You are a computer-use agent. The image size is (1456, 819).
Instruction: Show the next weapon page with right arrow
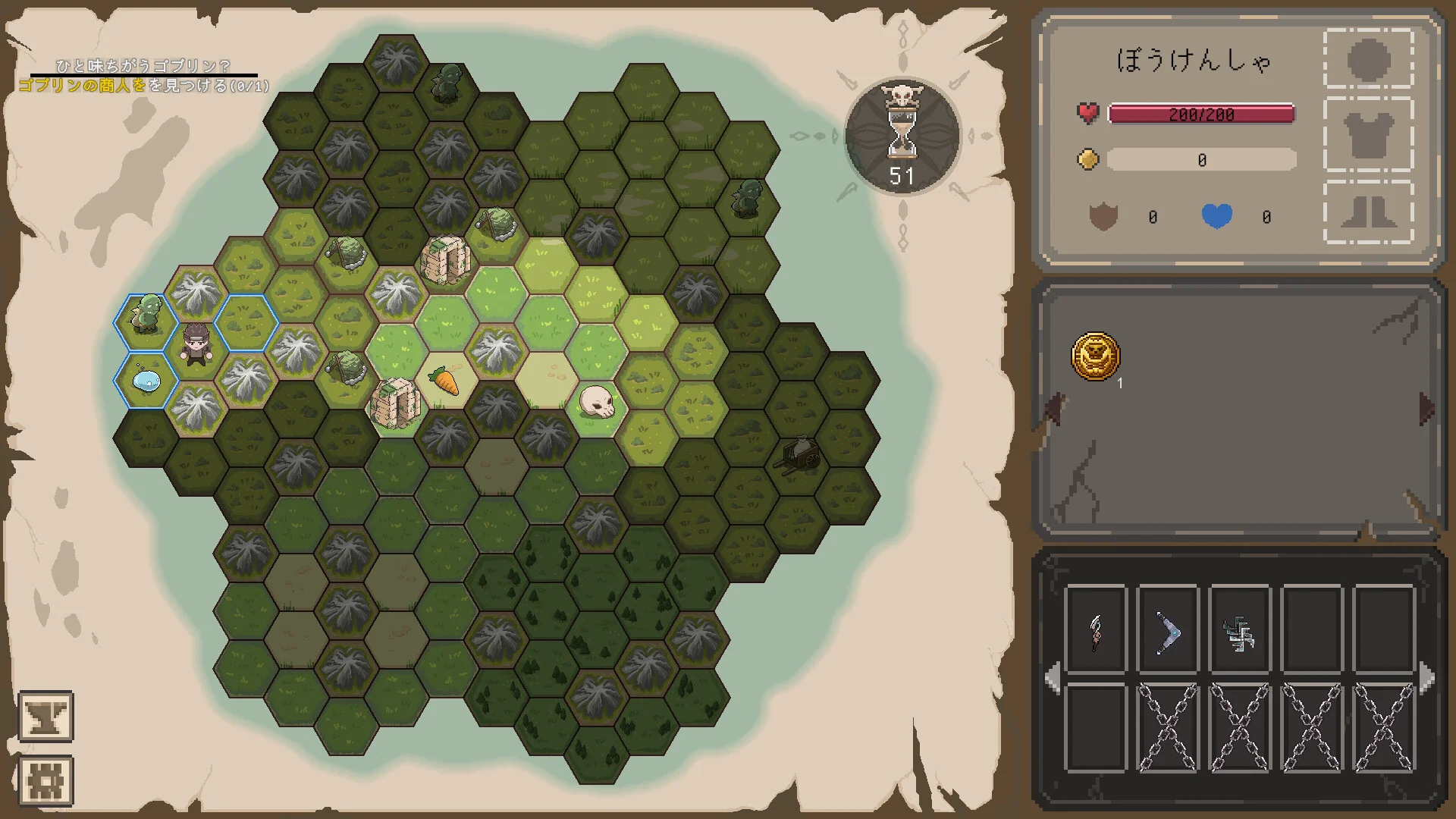[1426, 677]
